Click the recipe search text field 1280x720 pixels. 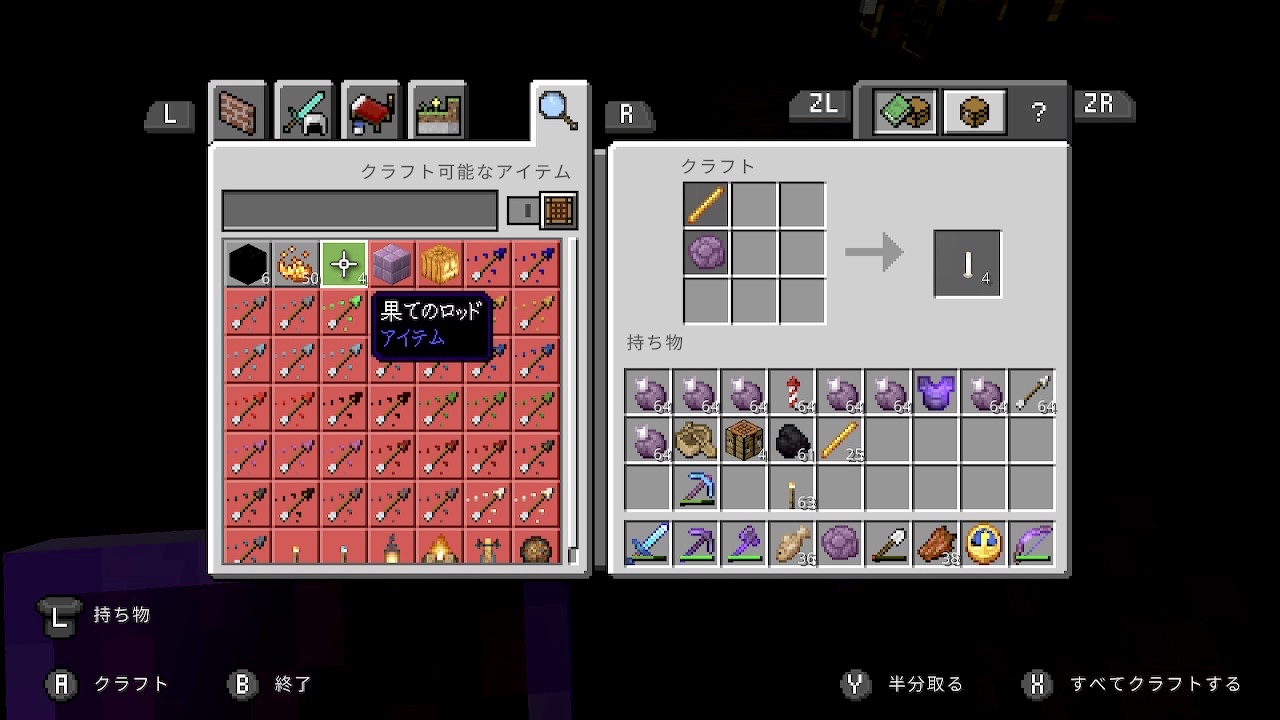359,211
